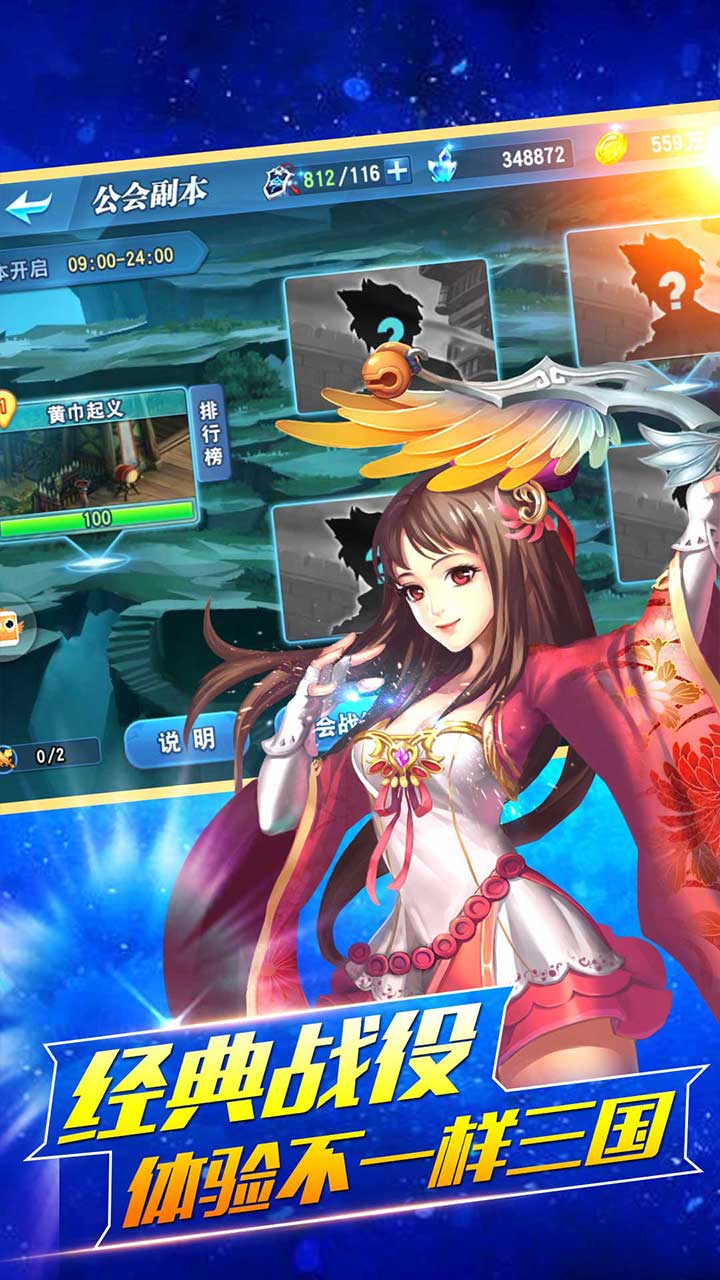The image size is (720, 1280).
Task: Go back using the arrow button
Action: tap(28, 207)
